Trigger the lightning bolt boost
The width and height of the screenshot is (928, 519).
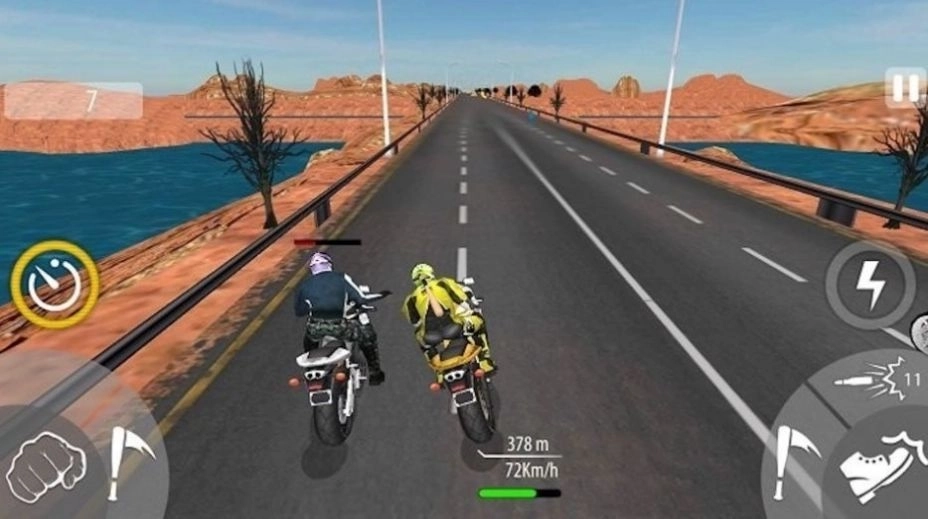tap(870, 285)
